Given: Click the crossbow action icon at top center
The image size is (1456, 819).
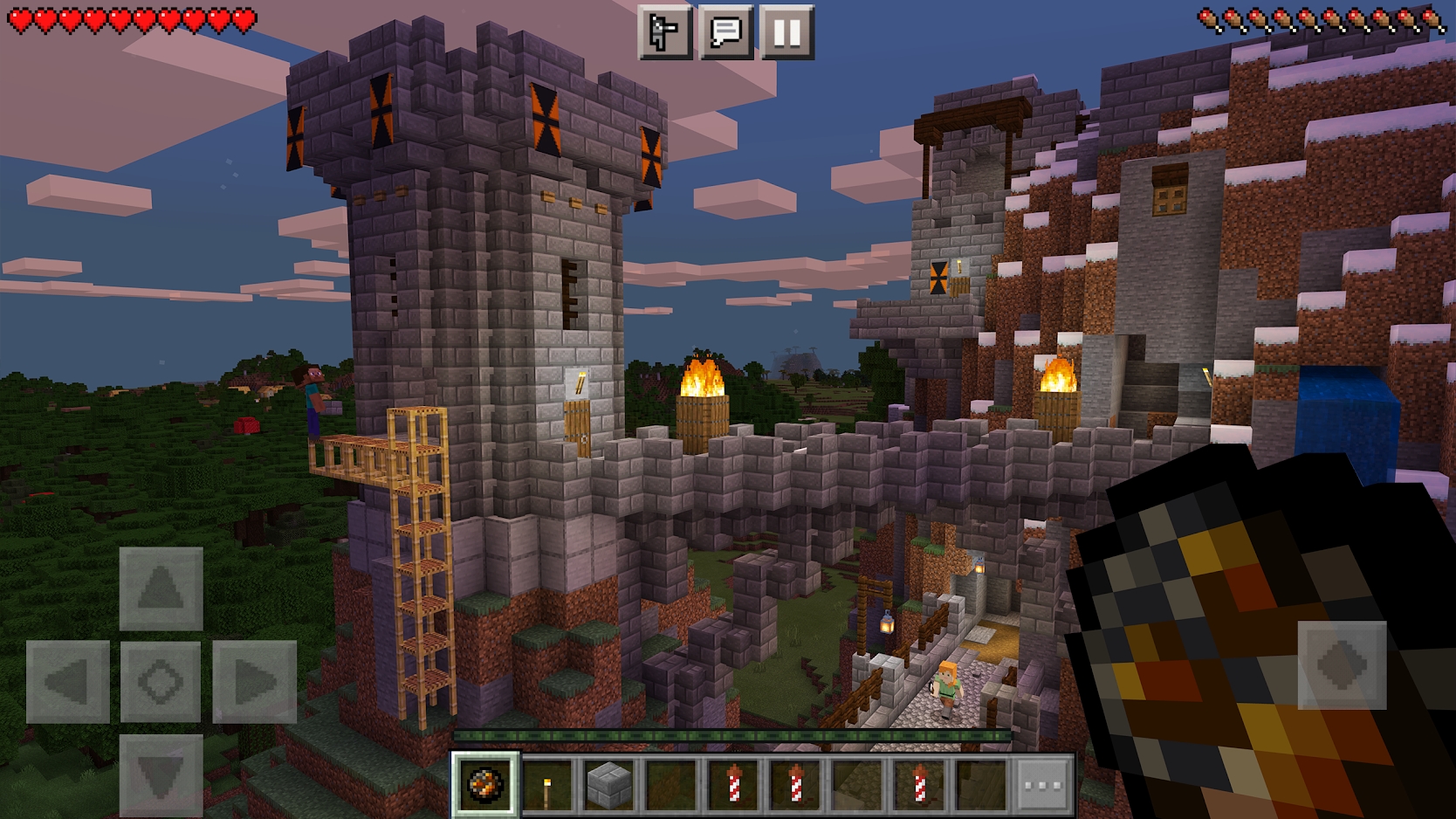Looking at the screenshot, I should tap(667, 33).
